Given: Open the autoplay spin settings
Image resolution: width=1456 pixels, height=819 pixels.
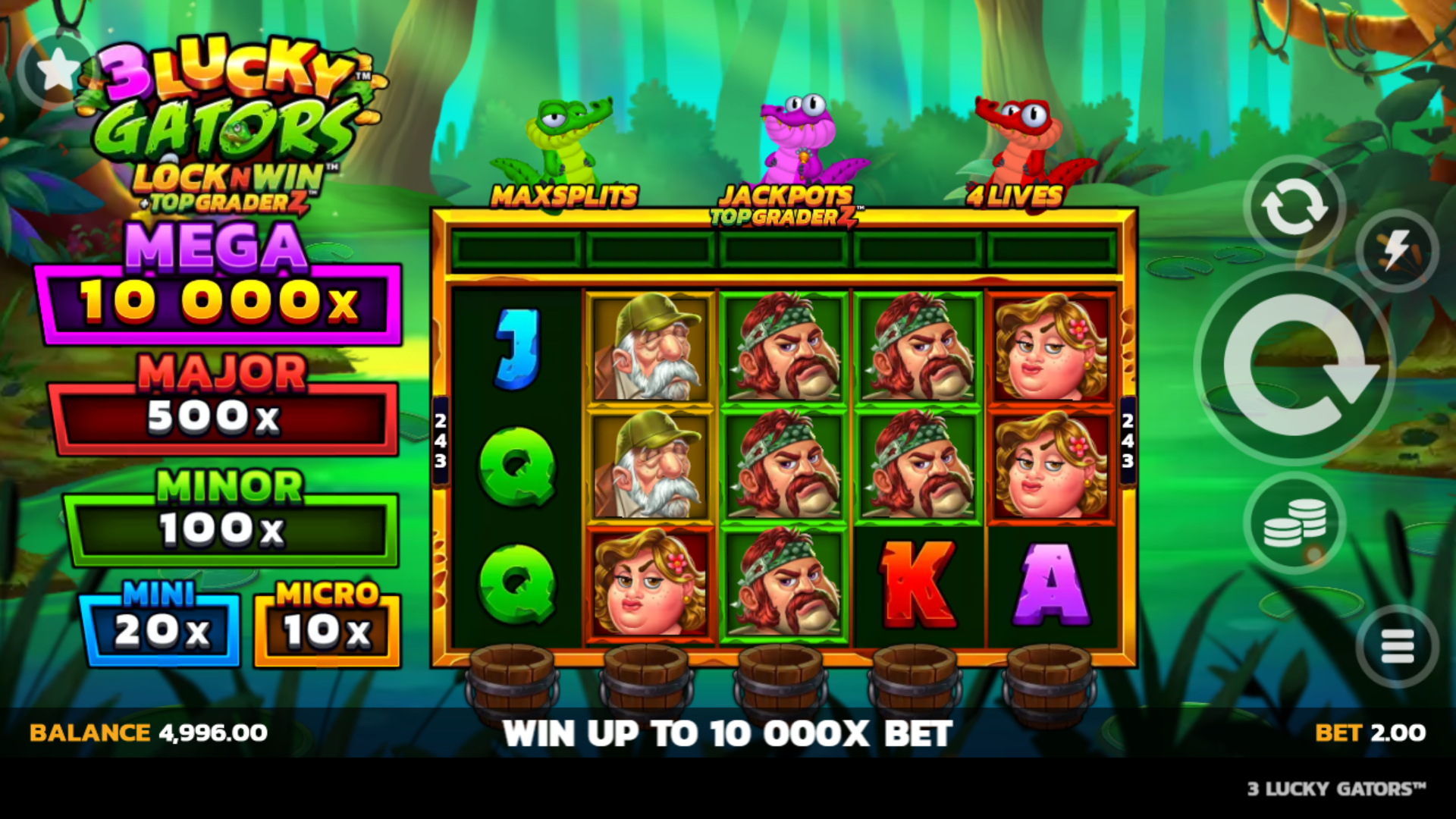Looking at the screenshot, I should pos(1293,206).
